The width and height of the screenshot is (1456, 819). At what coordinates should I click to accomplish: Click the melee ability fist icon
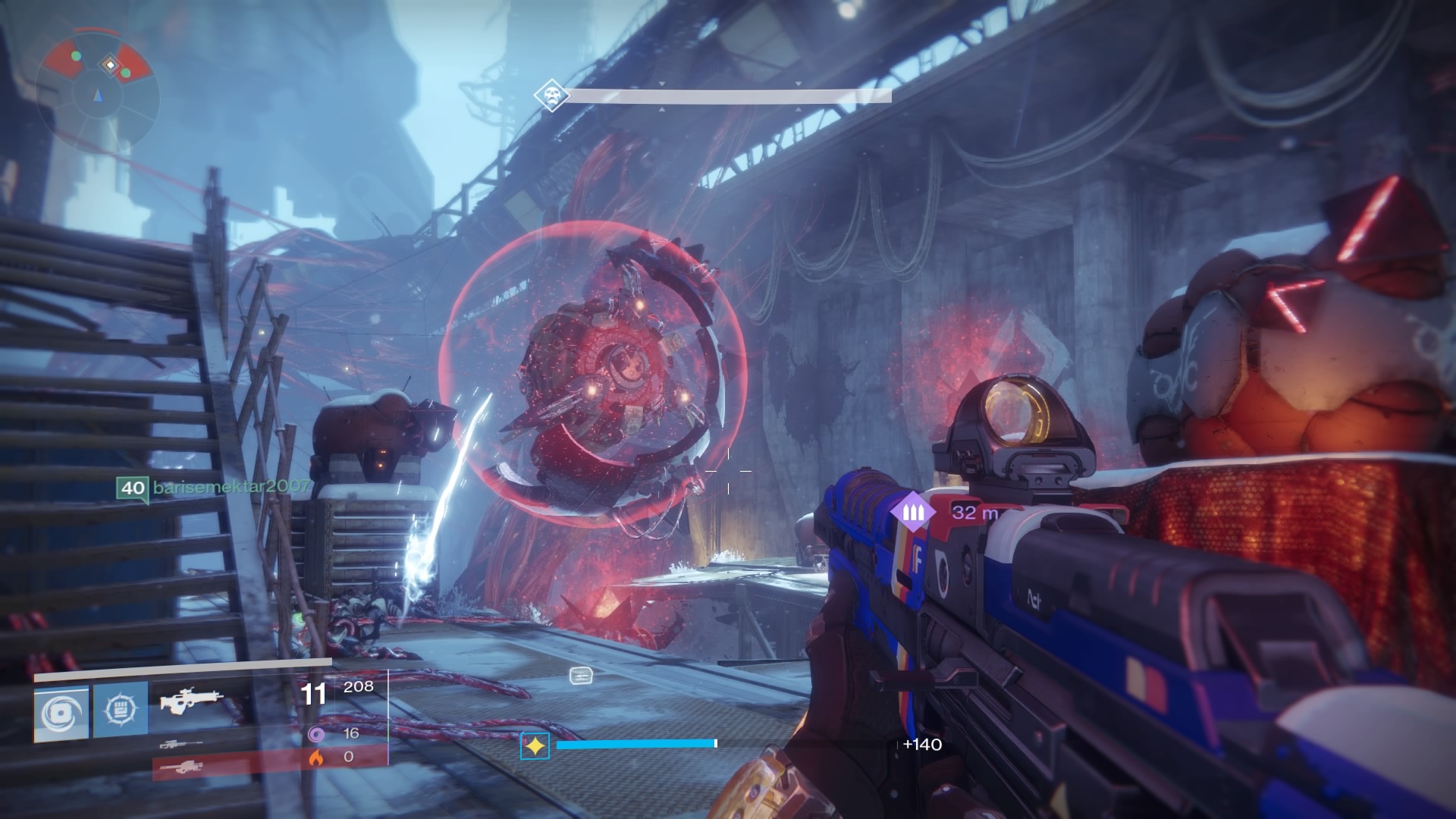(x=120, y=709)
